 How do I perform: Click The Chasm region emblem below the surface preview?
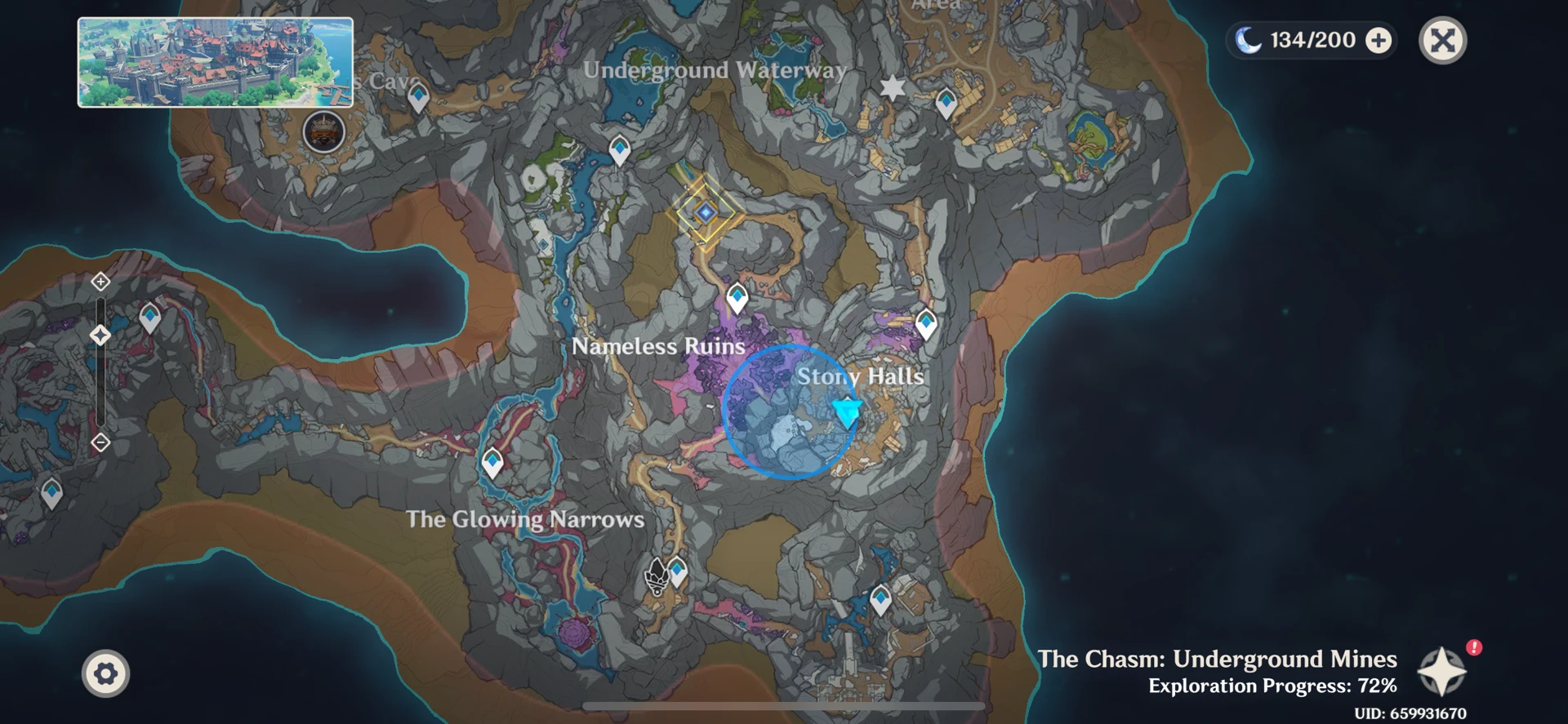(x=324, y=133)
